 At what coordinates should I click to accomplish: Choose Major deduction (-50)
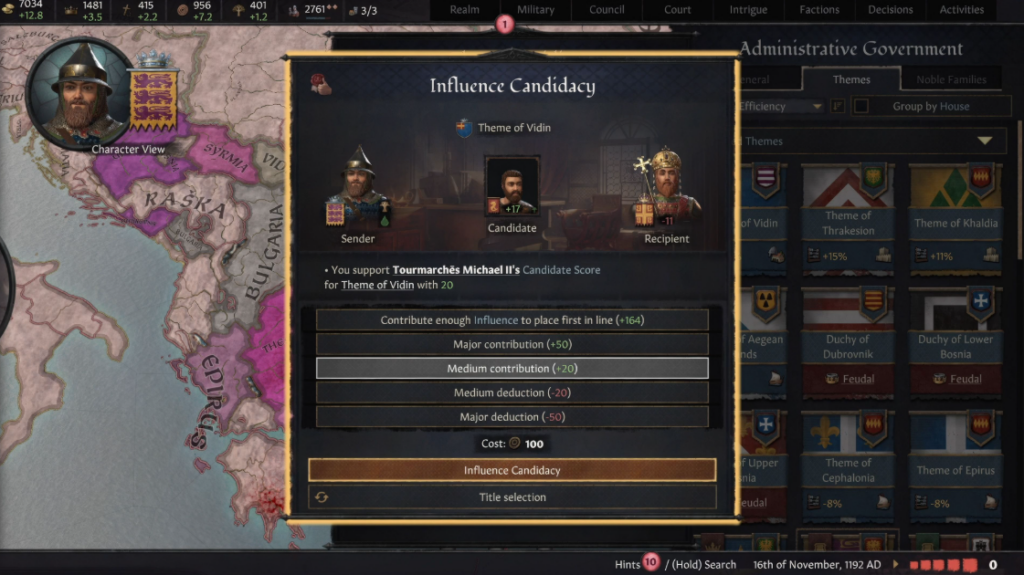click(512, 417)
